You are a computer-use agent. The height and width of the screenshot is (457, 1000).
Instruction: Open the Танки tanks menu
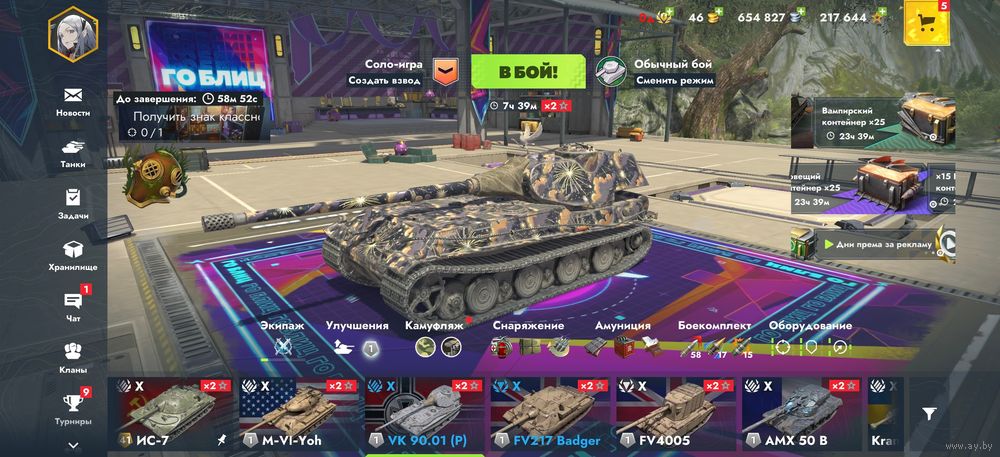(x=72, y=152)
